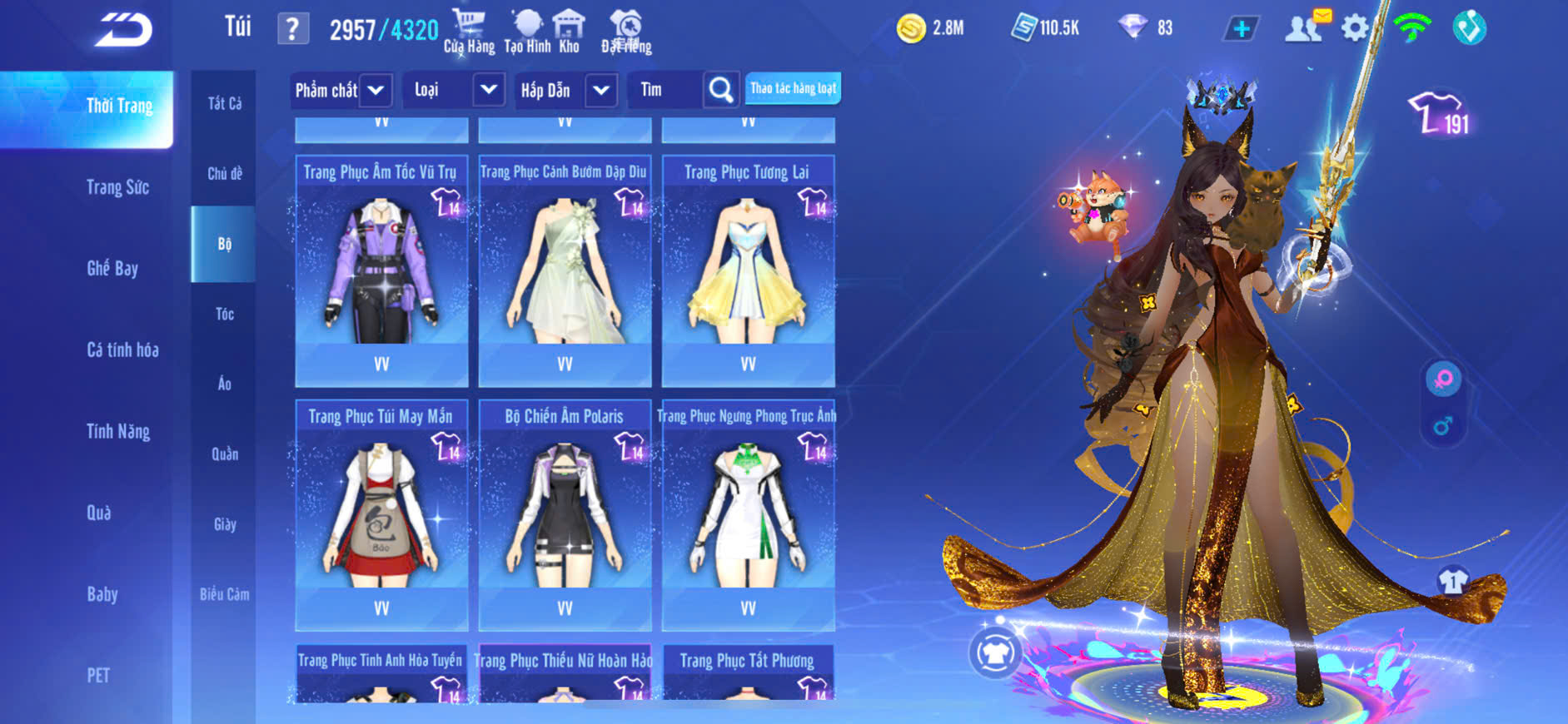
Task: Open settings gear icon
Action: 1355,28
